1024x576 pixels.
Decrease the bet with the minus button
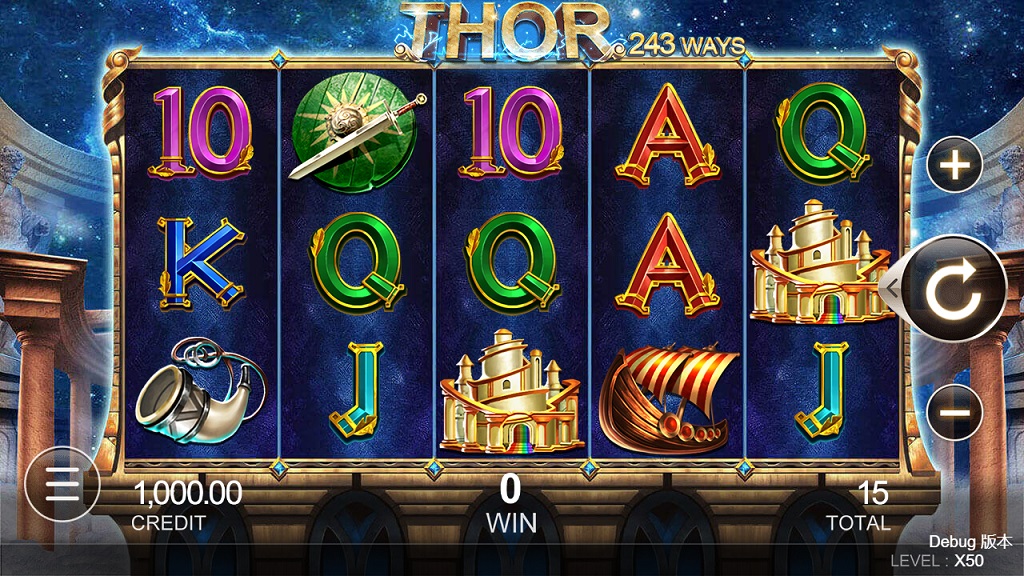(955, 412)
